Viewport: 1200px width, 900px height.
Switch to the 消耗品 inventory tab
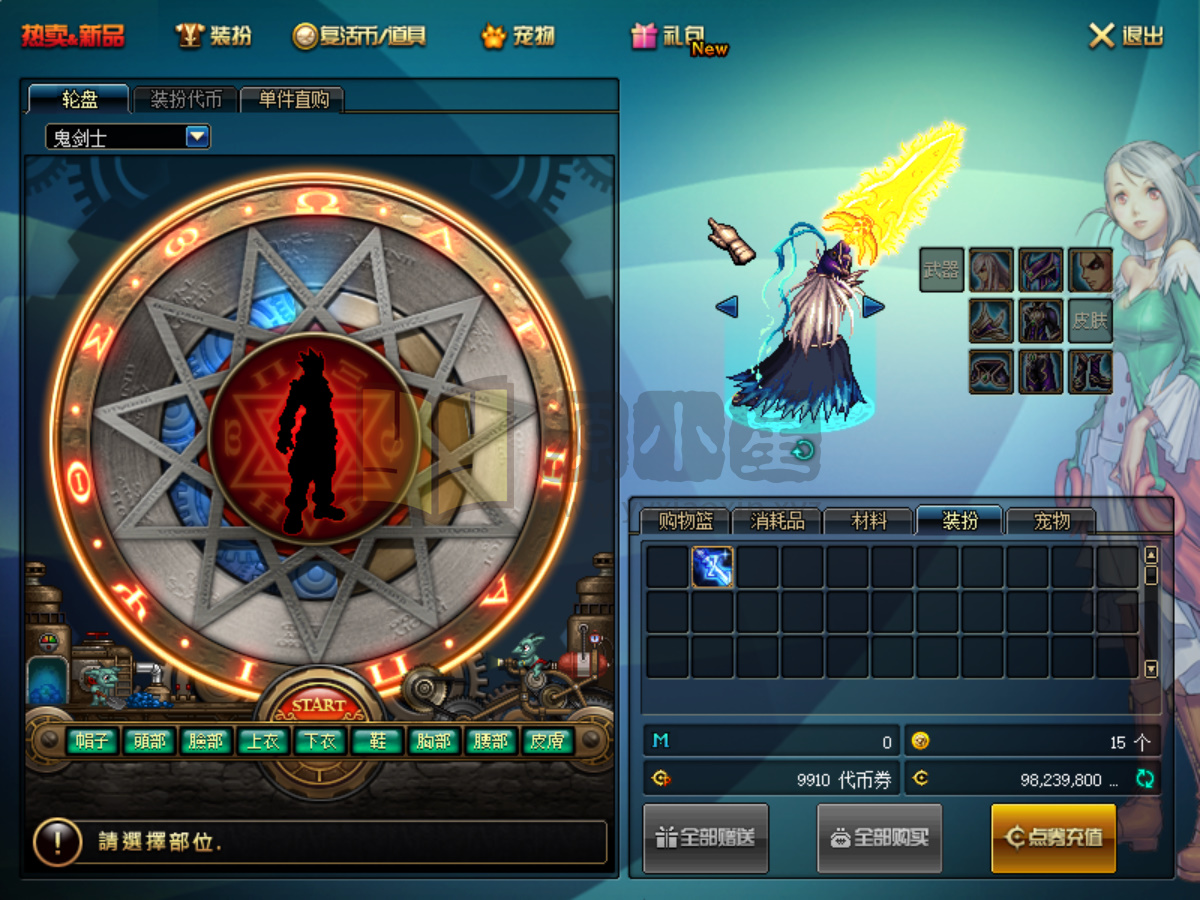coord(777,521)
